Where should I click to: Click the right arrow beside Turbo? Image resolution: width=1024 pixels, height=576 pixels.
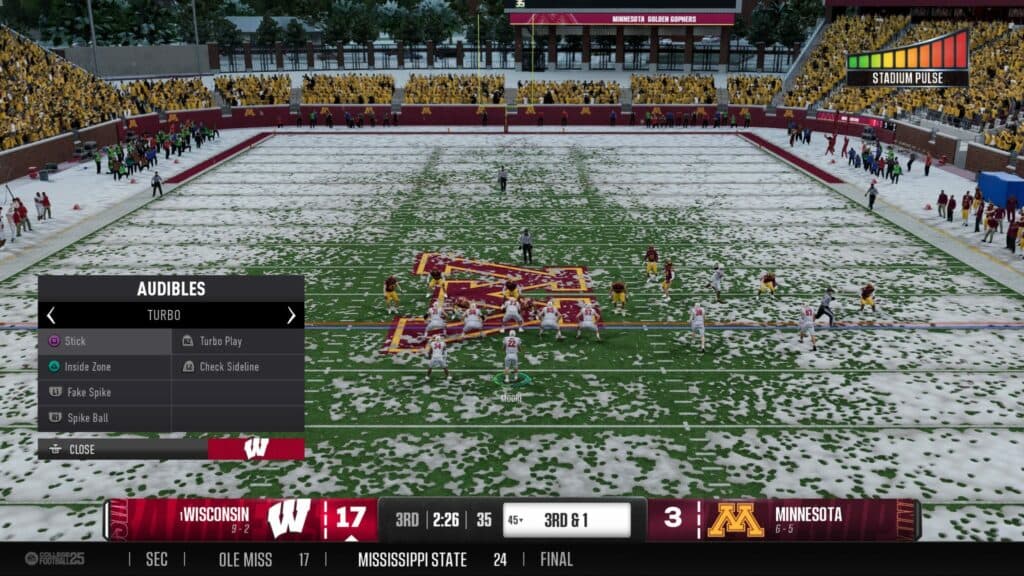(291, 315)
